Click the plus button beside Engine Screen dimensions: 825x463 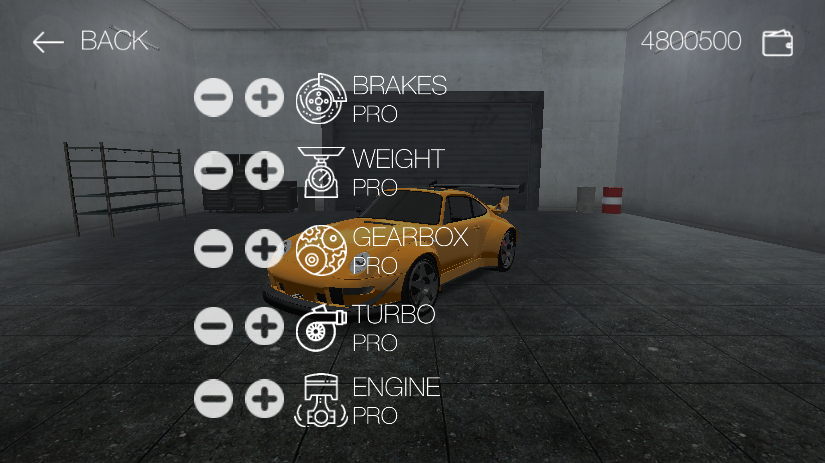tap(264, 399)
